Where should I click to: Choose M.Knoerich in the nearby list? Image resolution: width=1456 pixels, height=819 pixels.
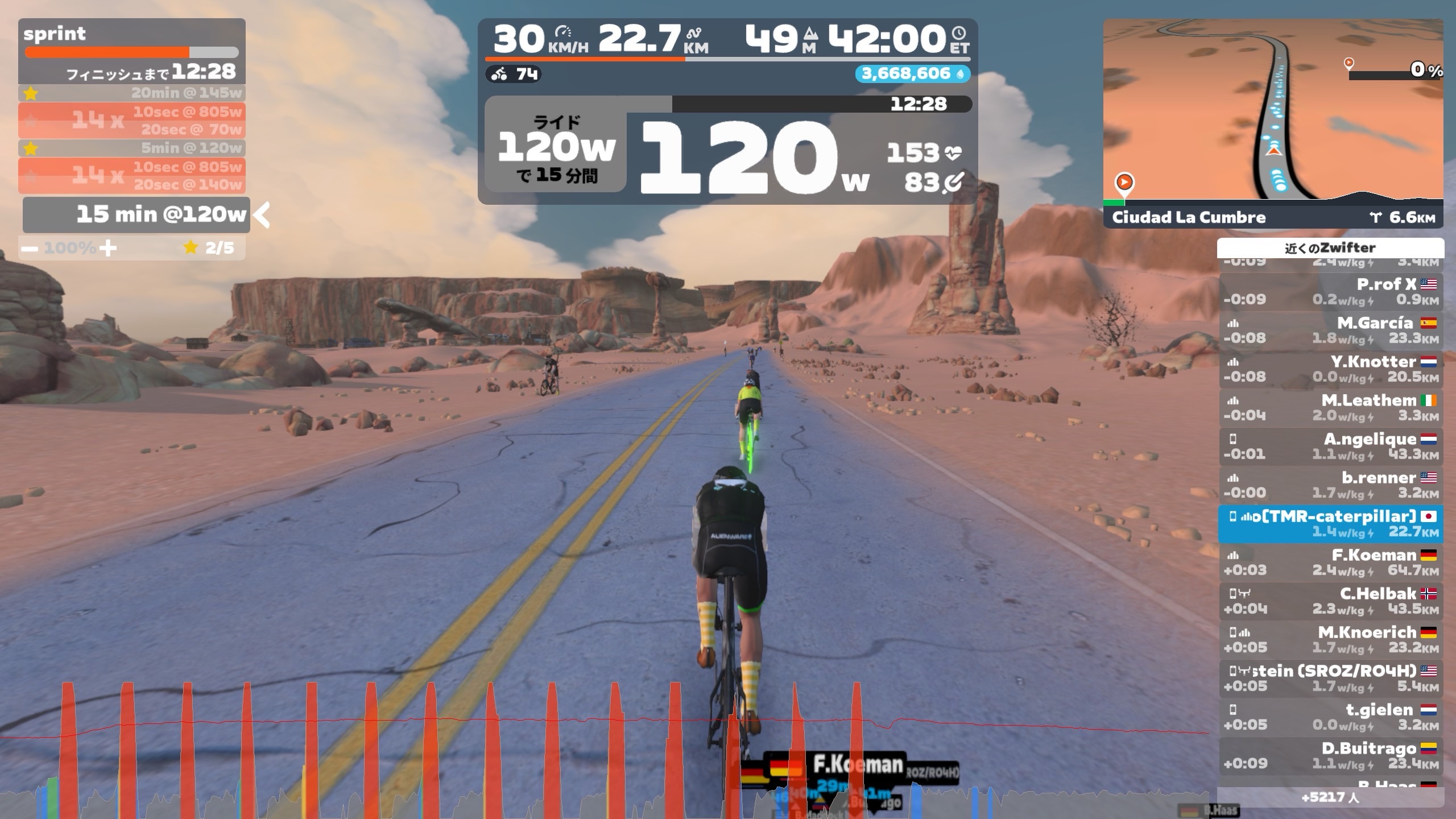tap(1330, 639)
